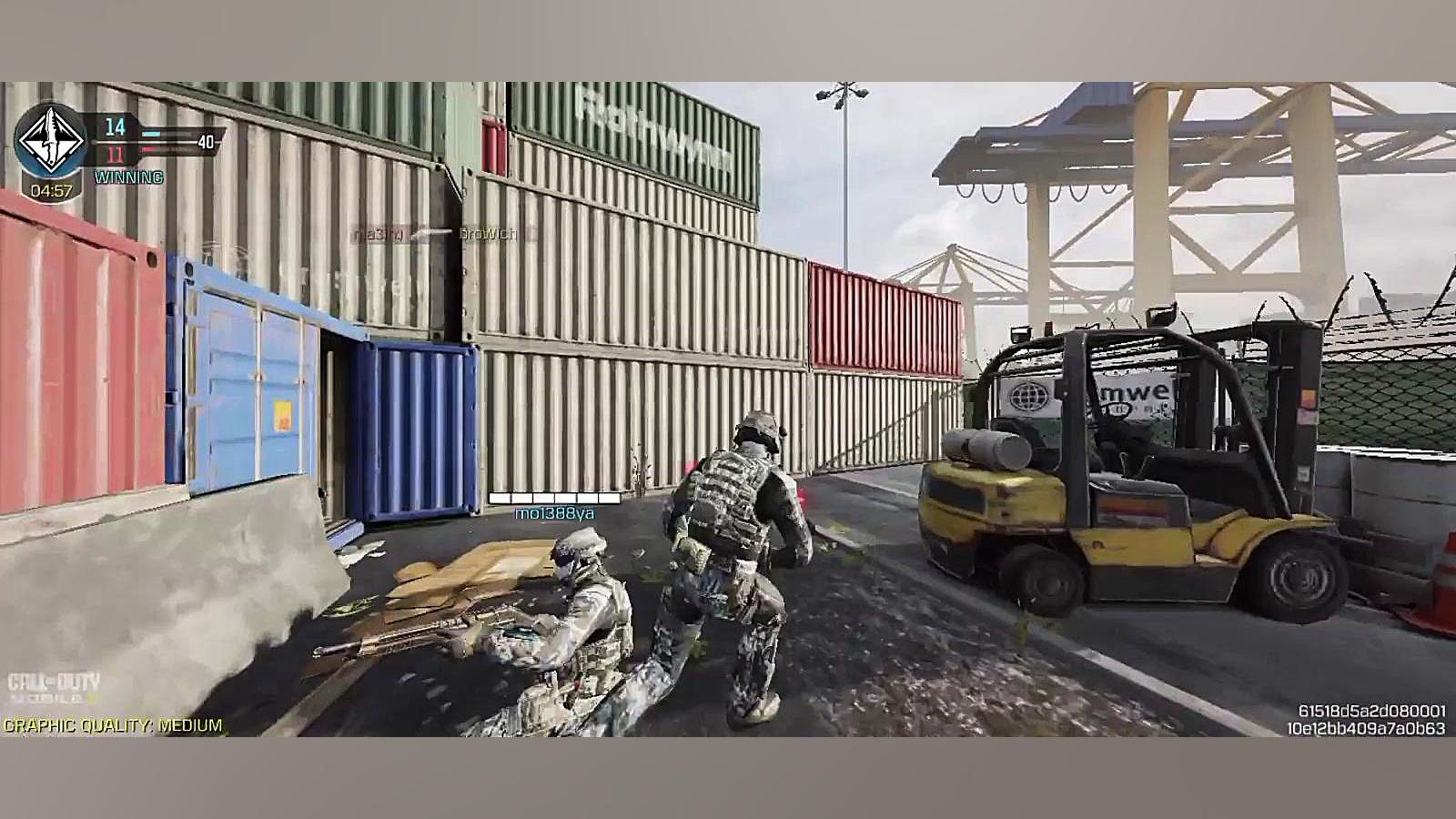Click the team emblem badge icon

(x=51, y=143)
